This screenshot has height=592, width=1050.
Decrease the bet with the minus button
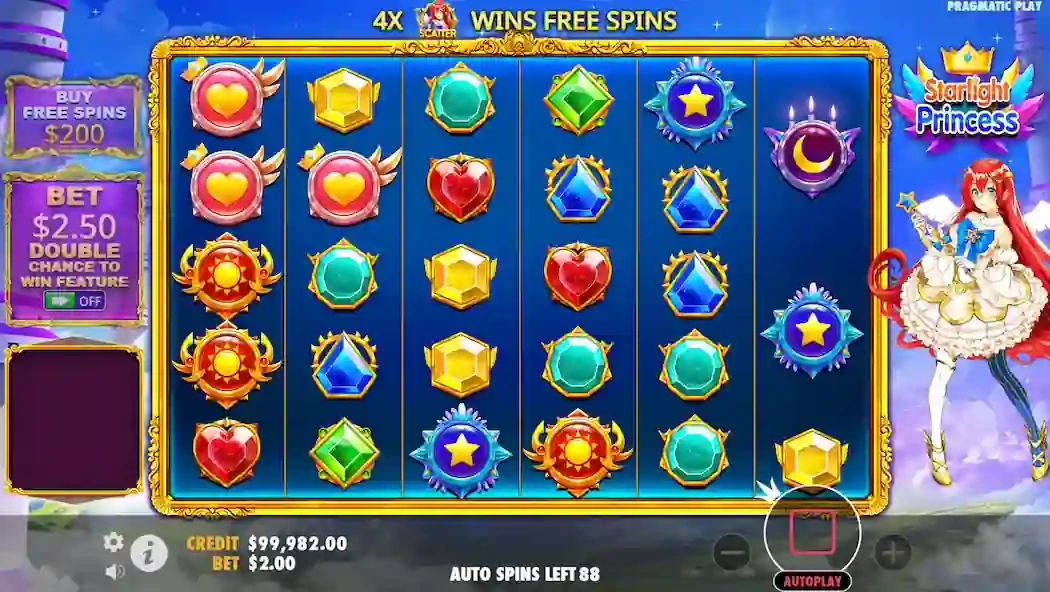732,551
